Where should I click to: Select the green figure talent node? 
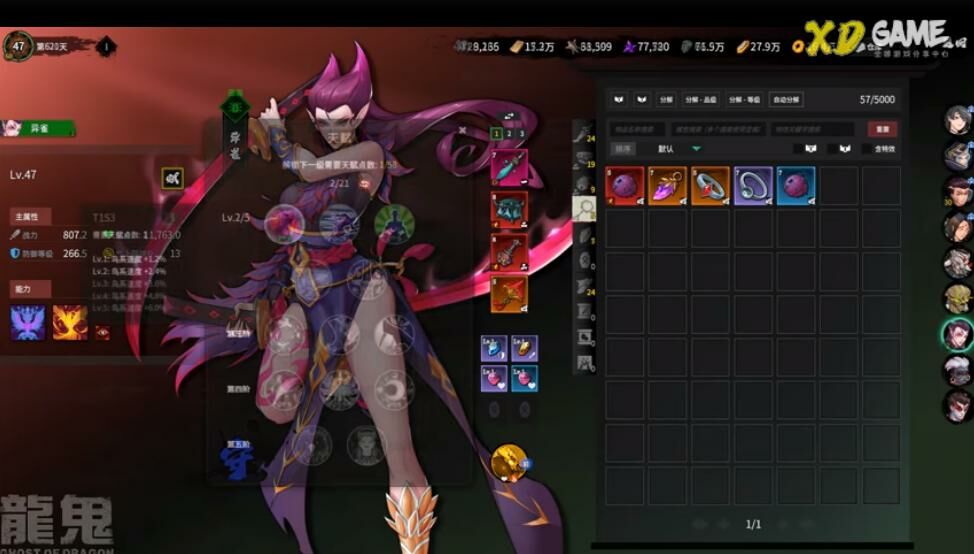pyautogui.click(x=393, y=222)
